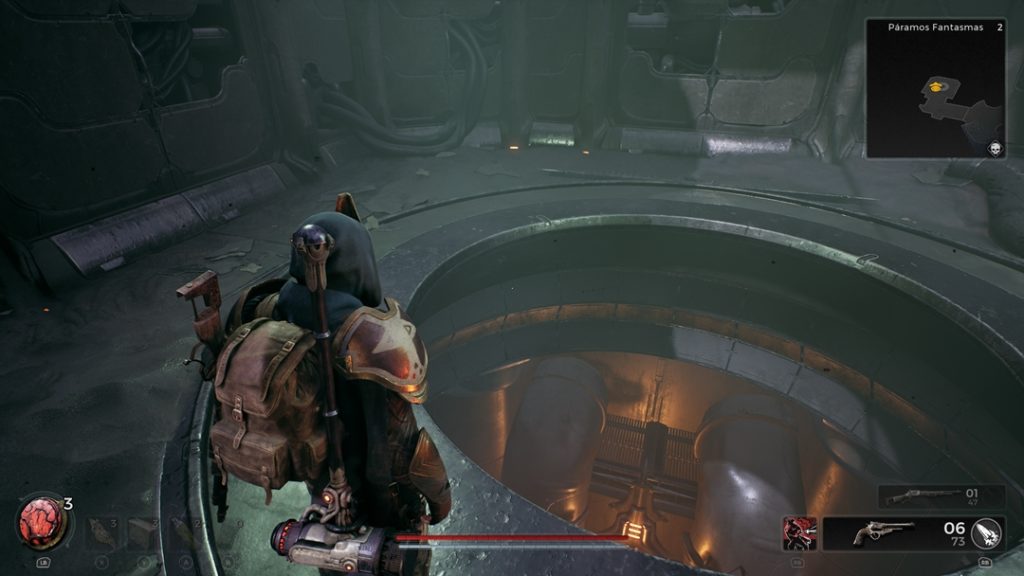The image size is (1024, 576).
Task: Click the yellow player marker on minimap
Action: tap(936, 87)
